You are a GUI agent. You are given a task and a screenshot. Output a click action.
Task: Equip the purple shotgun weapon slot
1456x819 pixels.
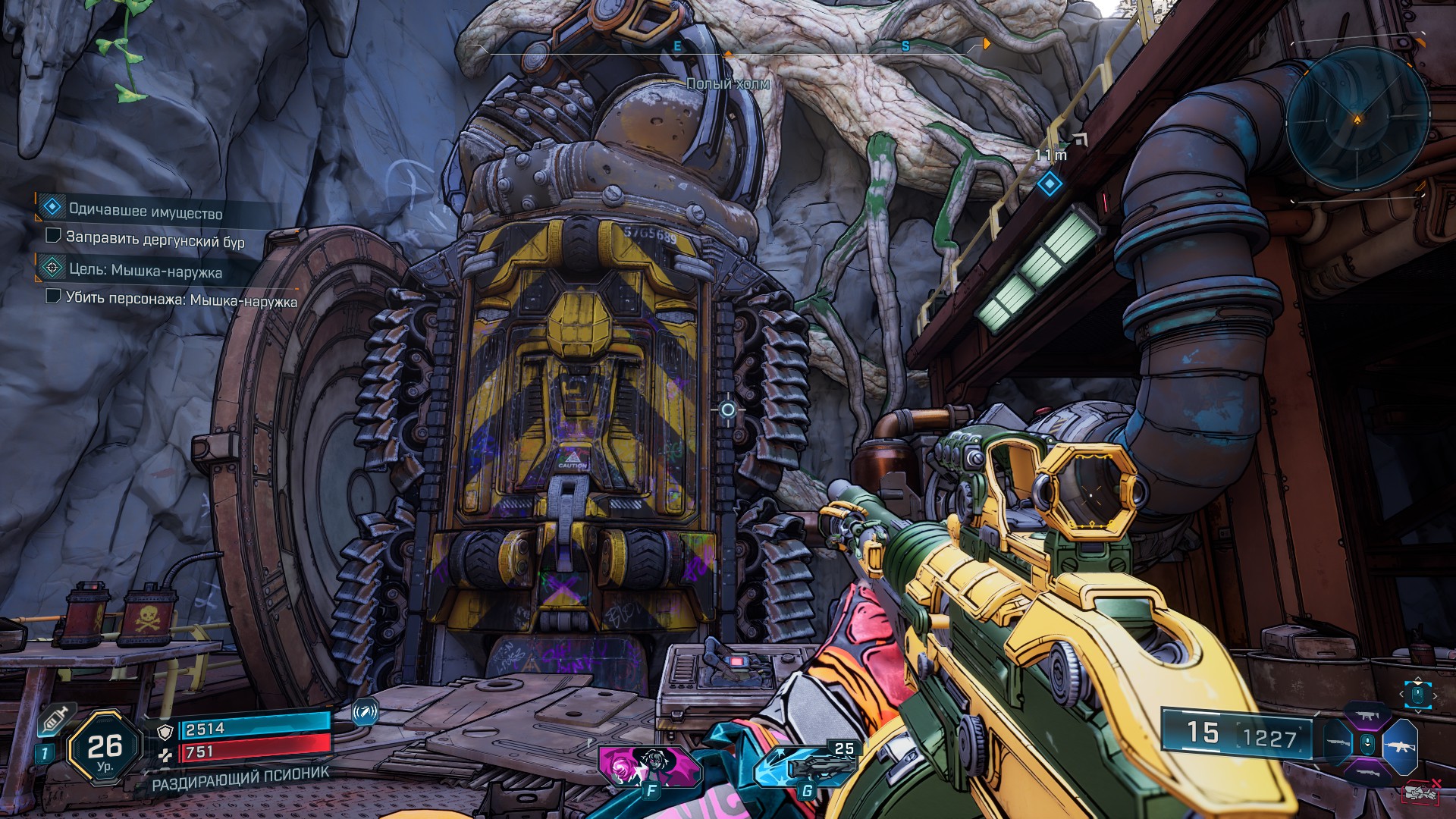point(1367,774)
